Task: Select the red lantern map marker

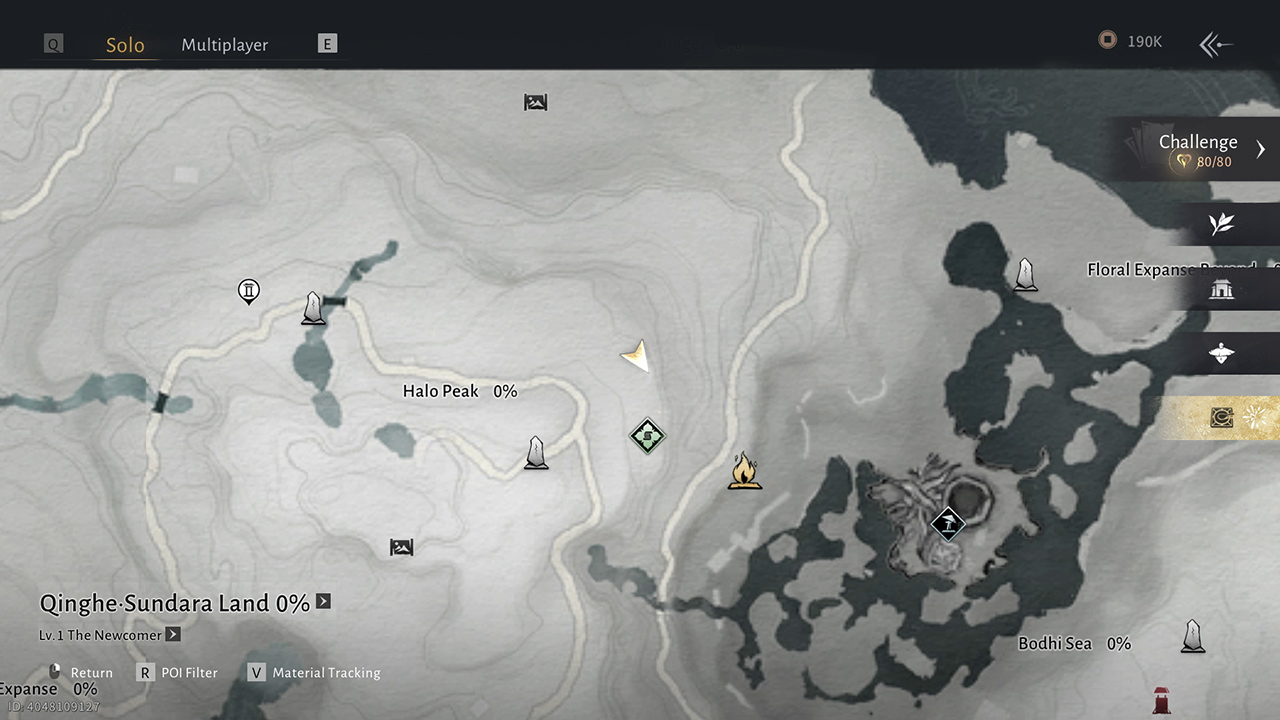Action: click(1161, 699)
